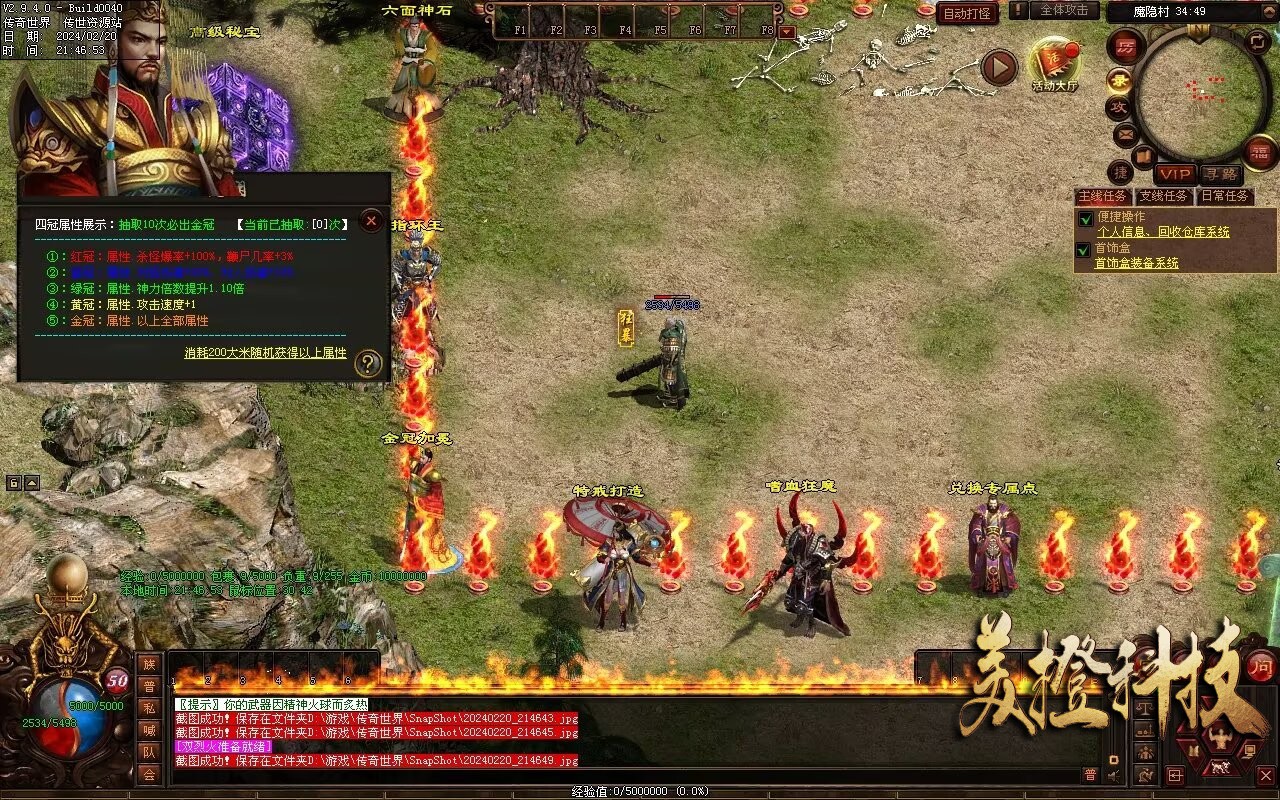Switch to the 支线任务 tab
The width and height of the screenshot is (1280, 800).
(1165, 196)
